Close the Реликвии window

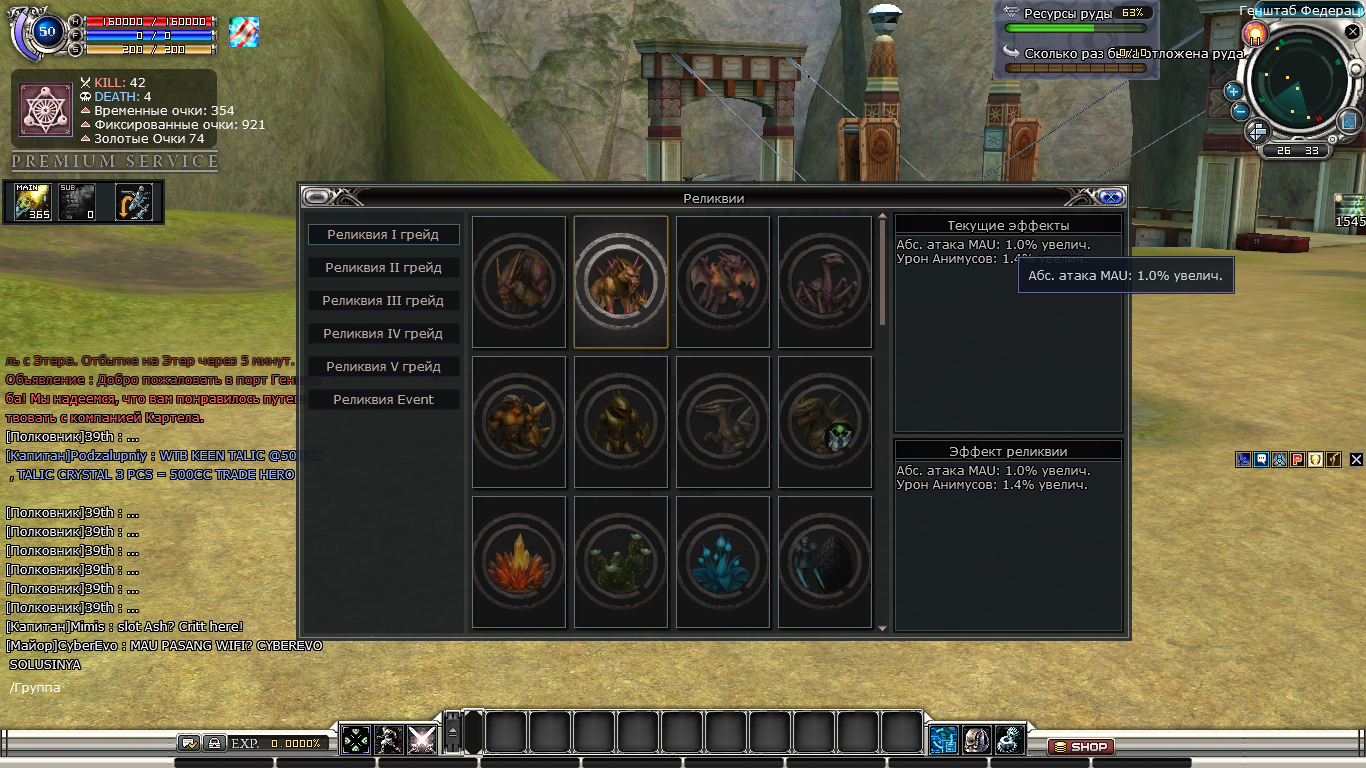tap(1110, 197)
